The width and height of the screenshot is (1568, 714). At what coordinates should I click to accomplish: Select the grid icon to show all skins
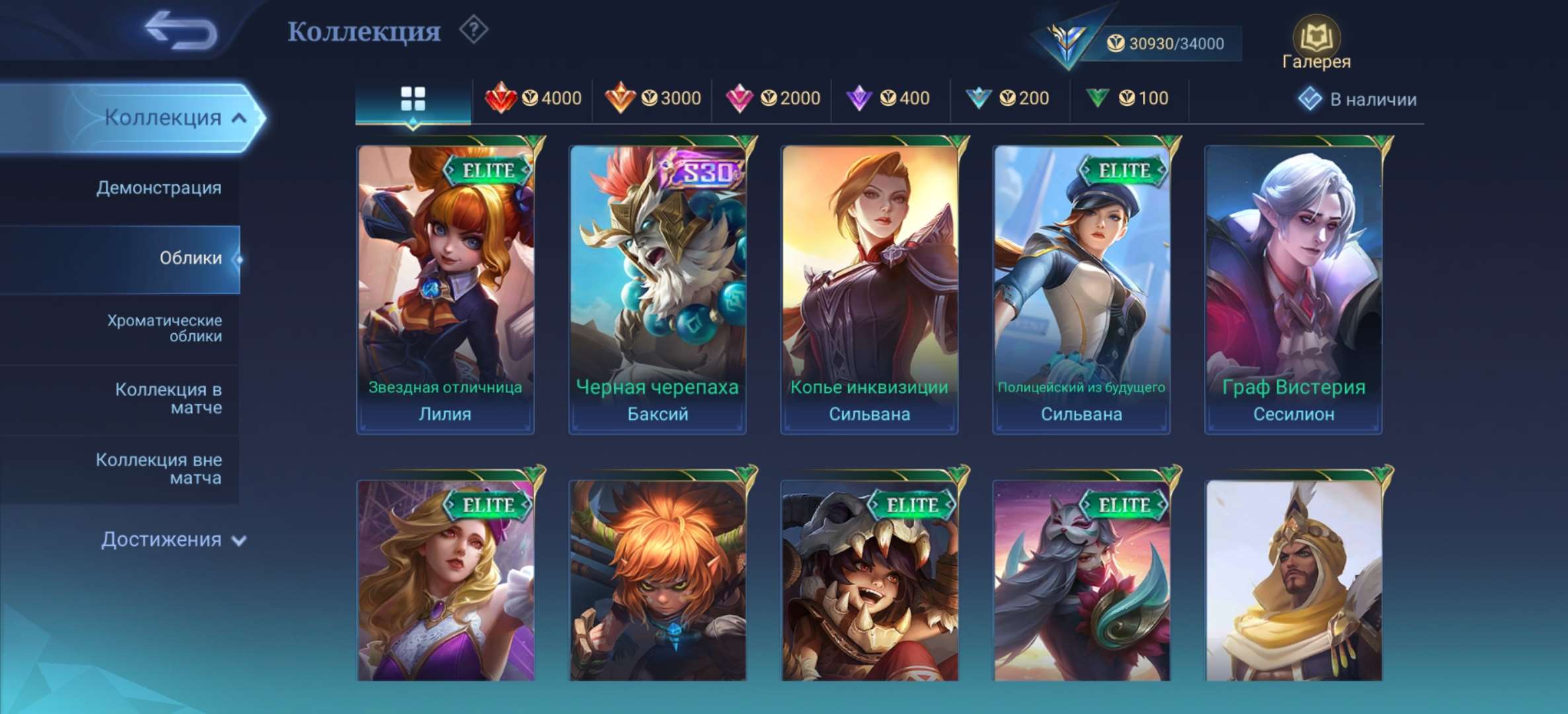click(x=413, y=97)
